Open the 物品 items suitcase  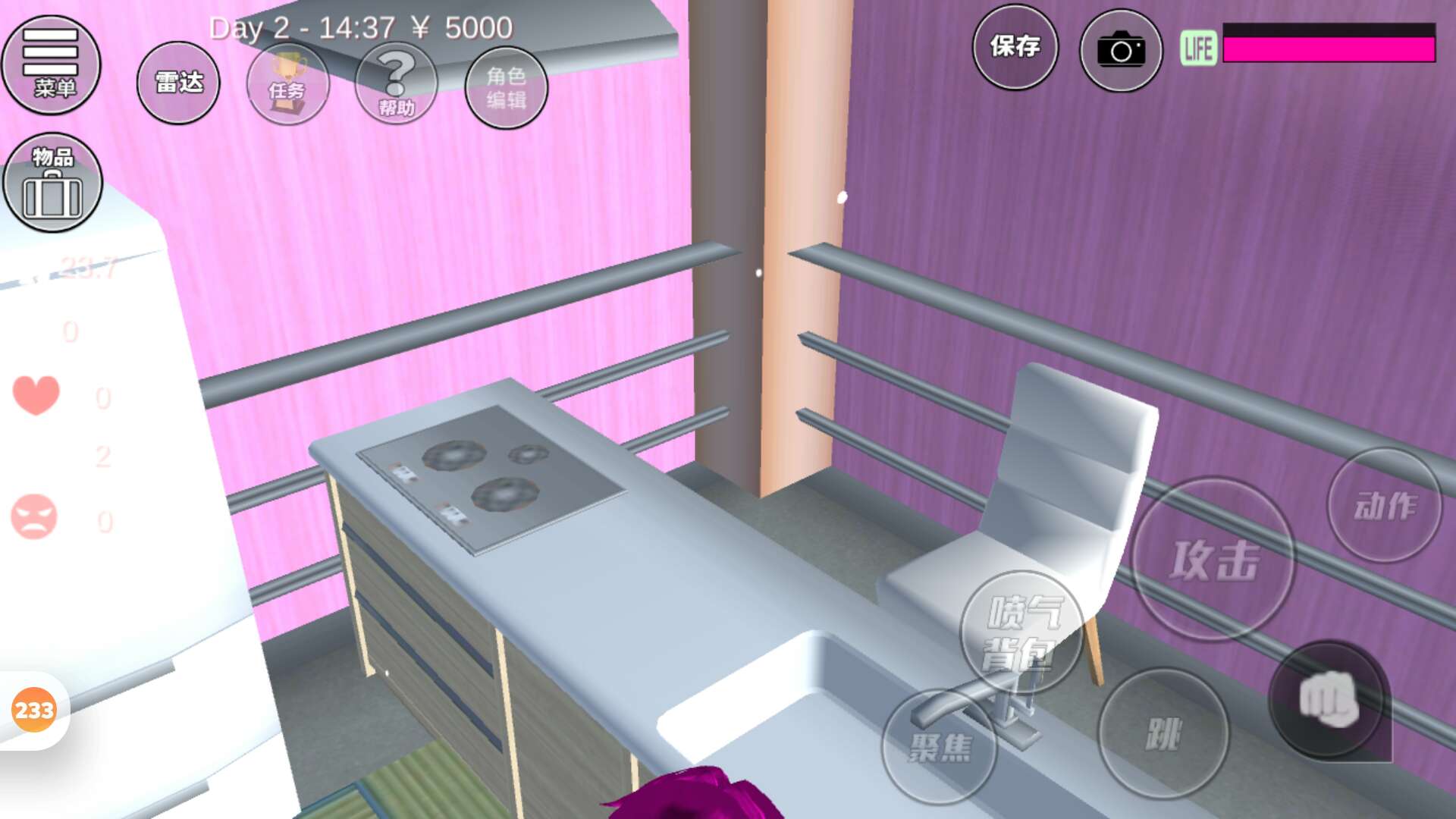52,183
